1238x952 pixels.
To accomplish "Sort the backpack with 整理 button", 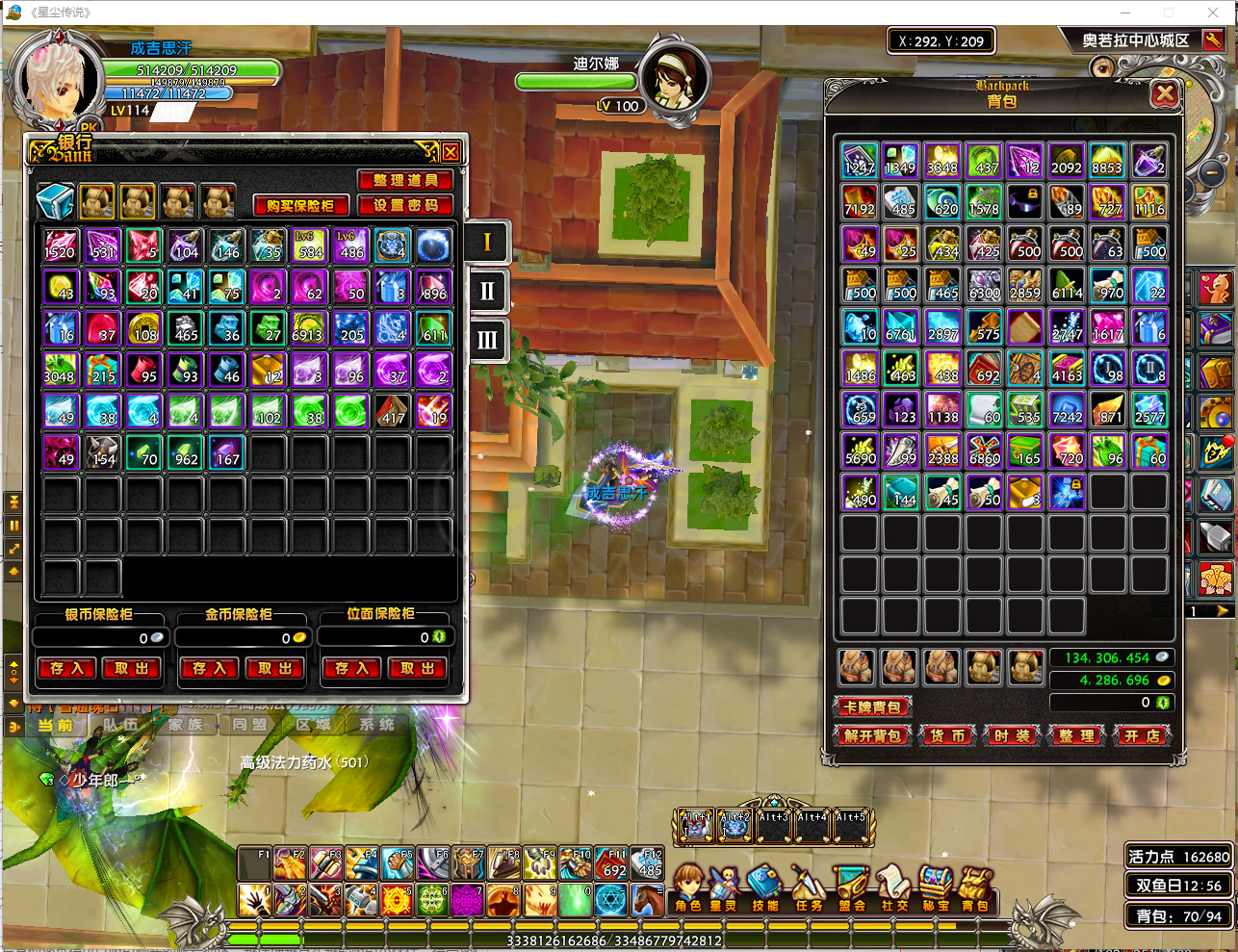I will [1076, 736].
